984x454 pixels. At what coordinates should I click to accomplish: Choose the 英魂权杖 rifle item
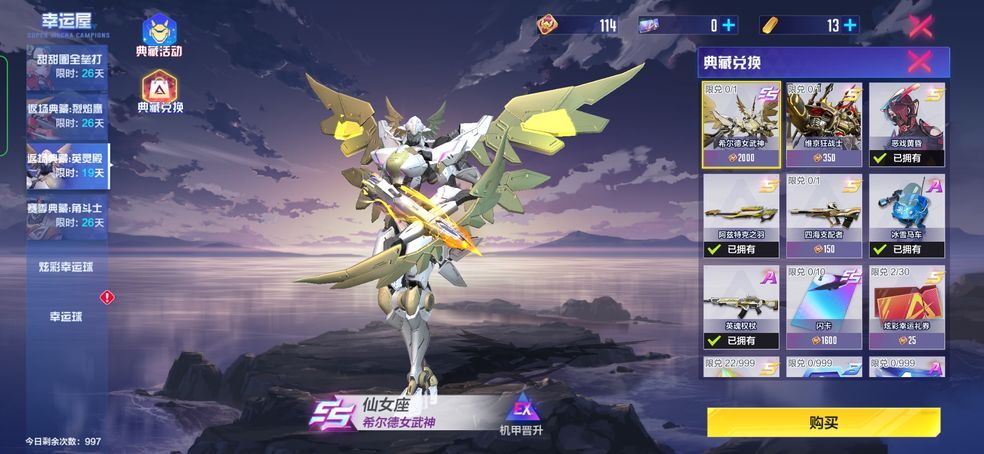point(741,306)
